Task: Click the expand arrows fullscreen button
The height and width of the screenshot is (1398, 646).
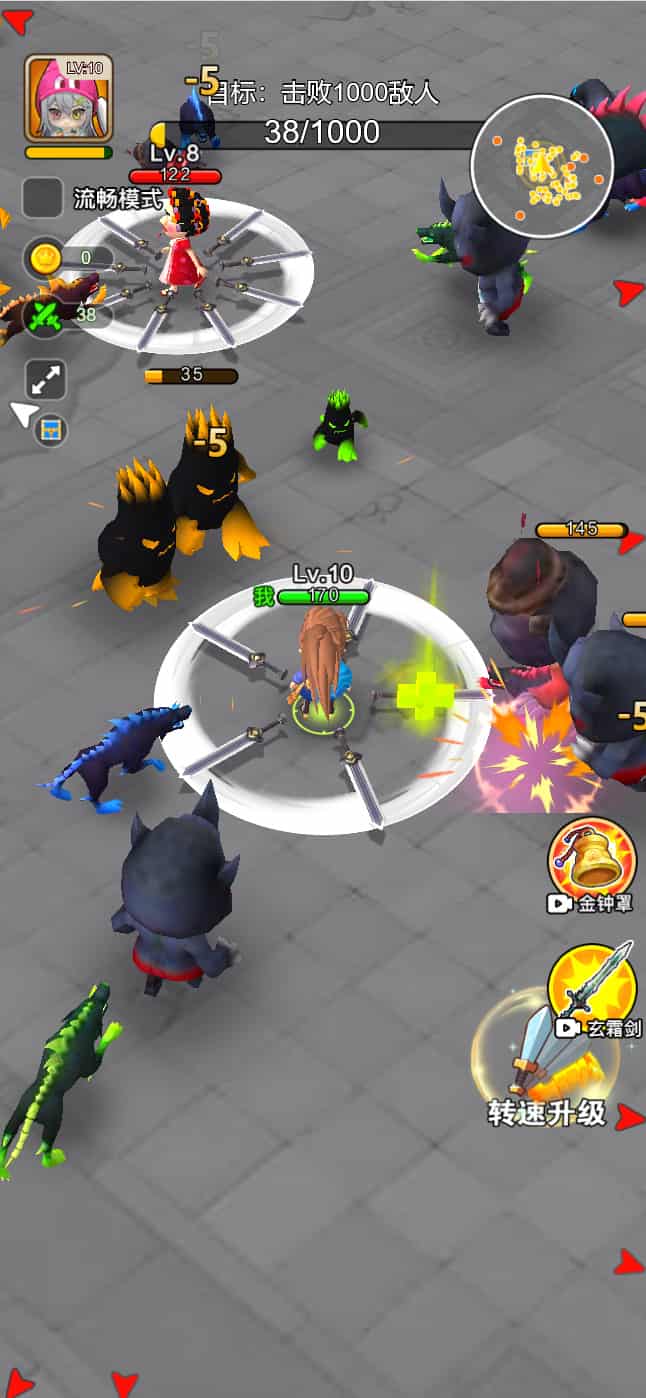Action: 46,380
